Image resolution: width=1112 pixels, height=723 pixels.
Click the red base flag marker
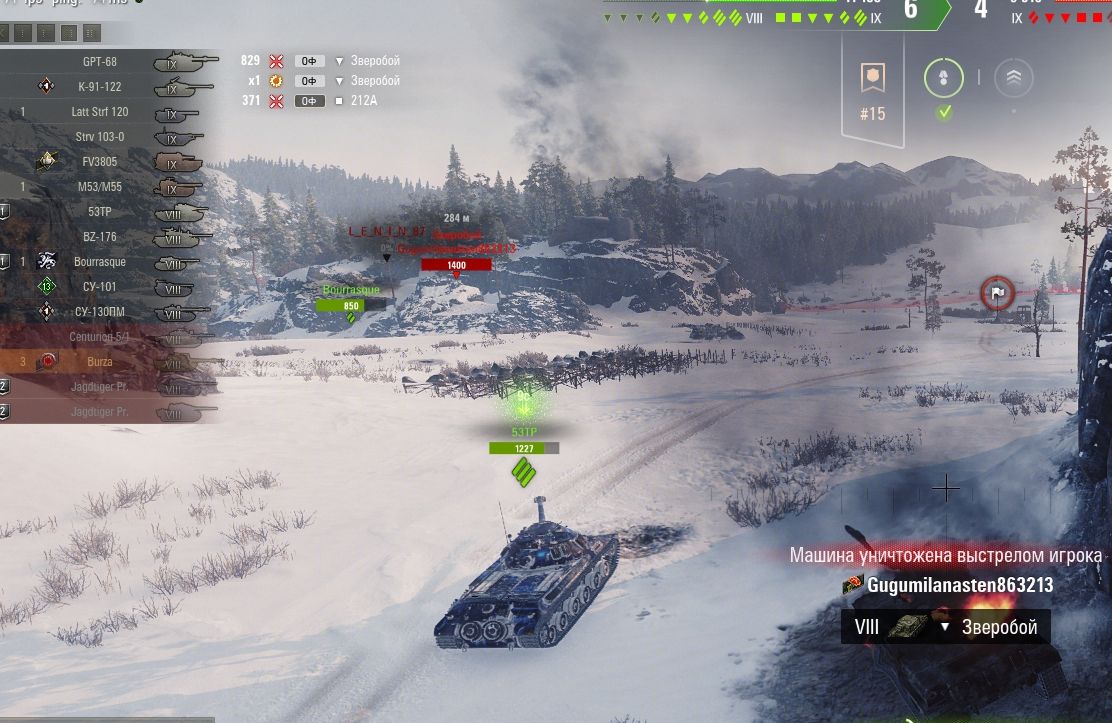click(997, 293)
